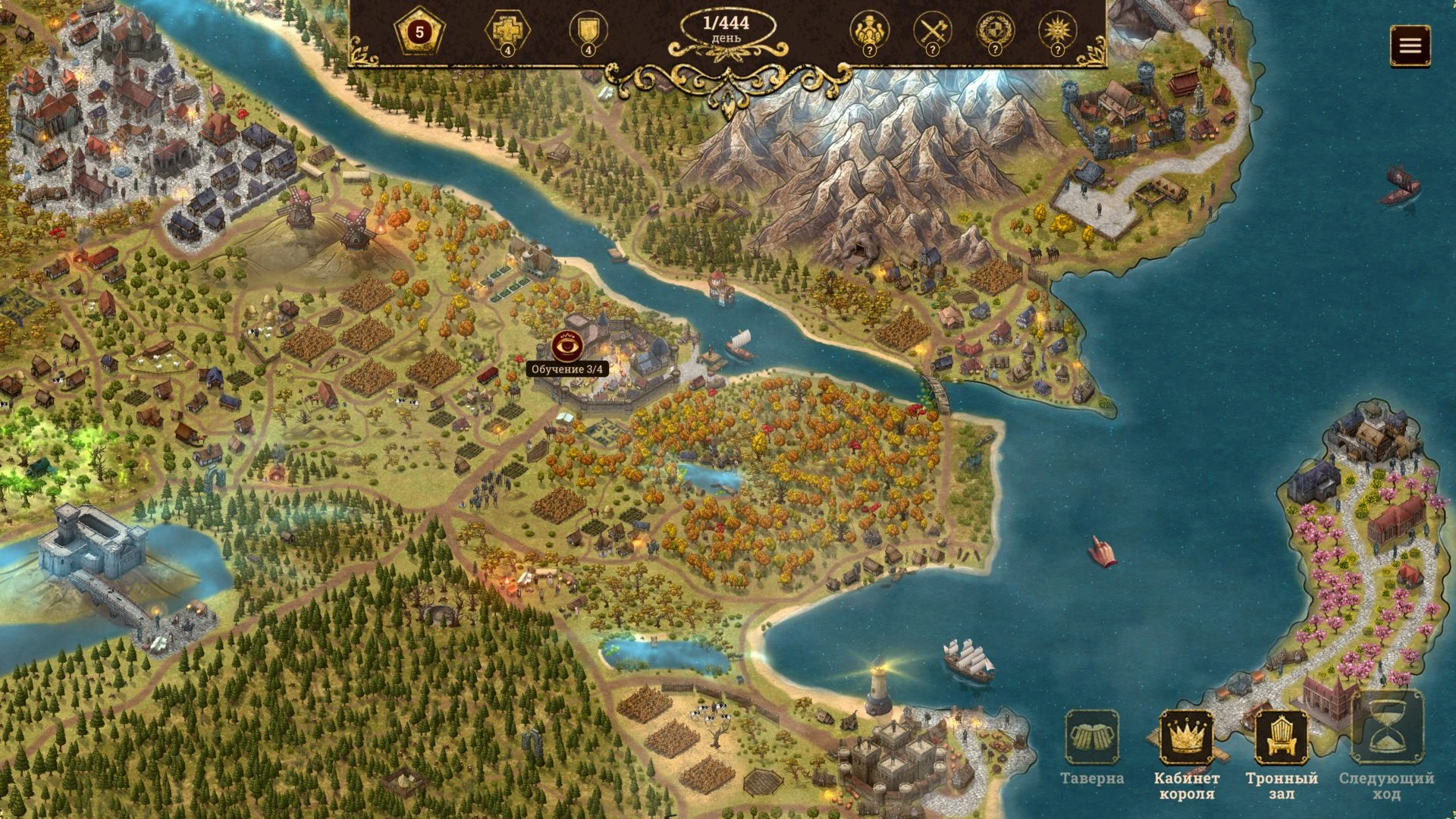
Task: Enter the Кабинет короля crown button
Action: (1186, 737)
